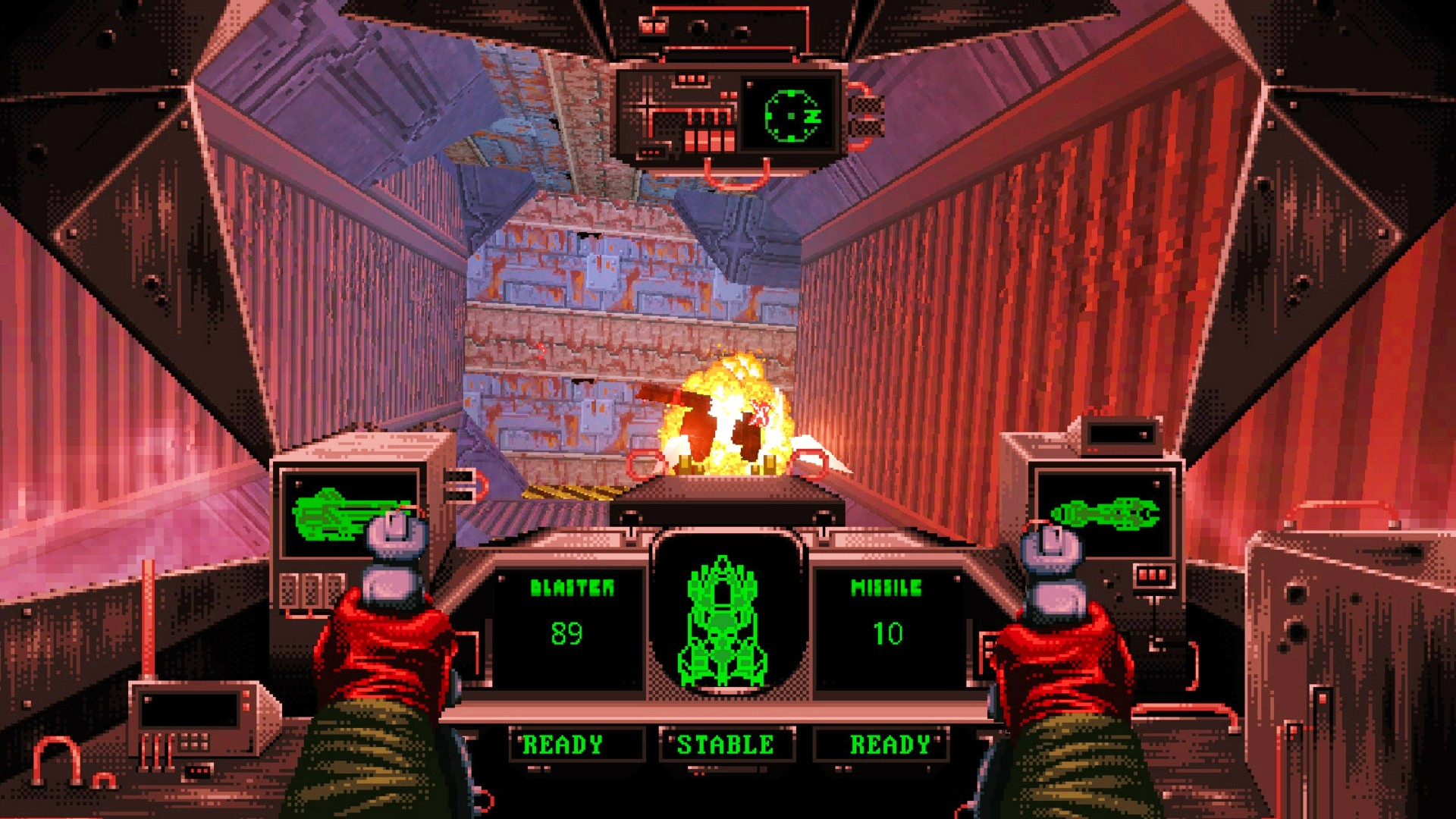The image size is (1456, 819).
Task: Click the green compass radar display
Action: [x=792, y=116]
